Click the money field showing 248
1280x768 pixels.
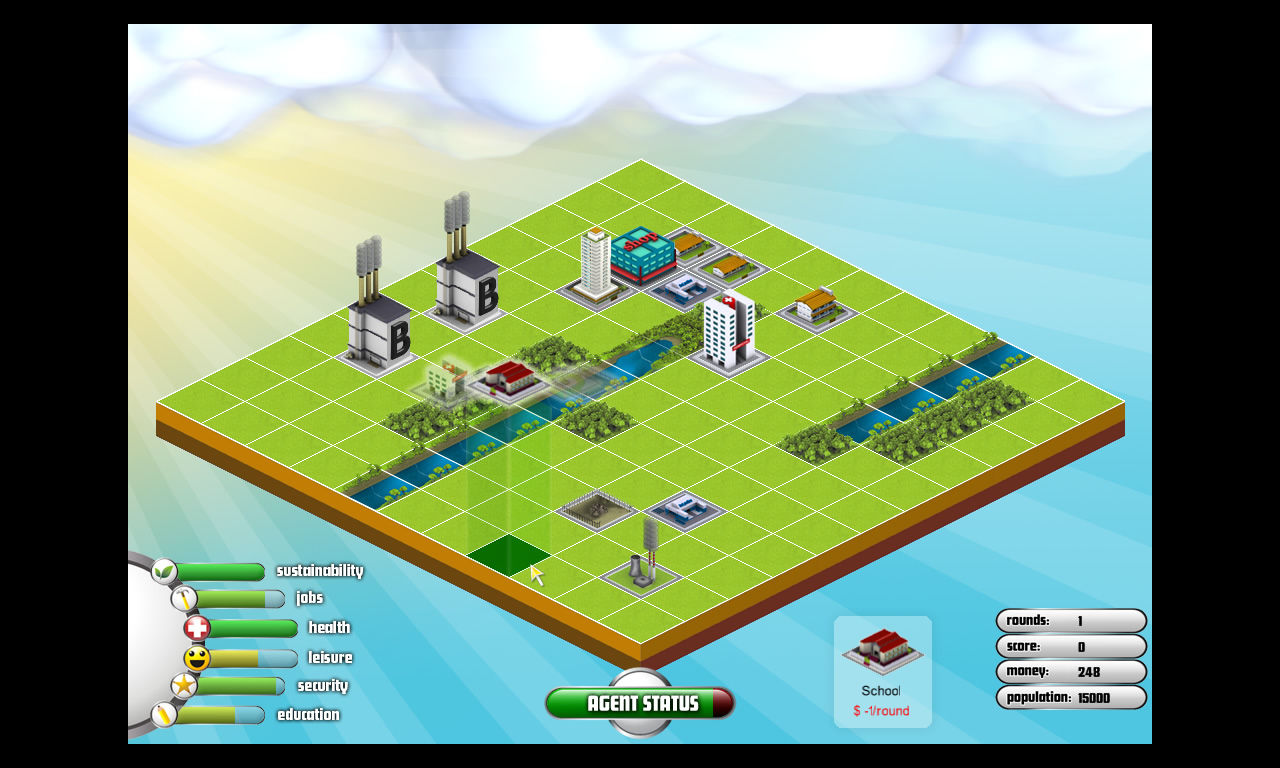[1071, 672]
